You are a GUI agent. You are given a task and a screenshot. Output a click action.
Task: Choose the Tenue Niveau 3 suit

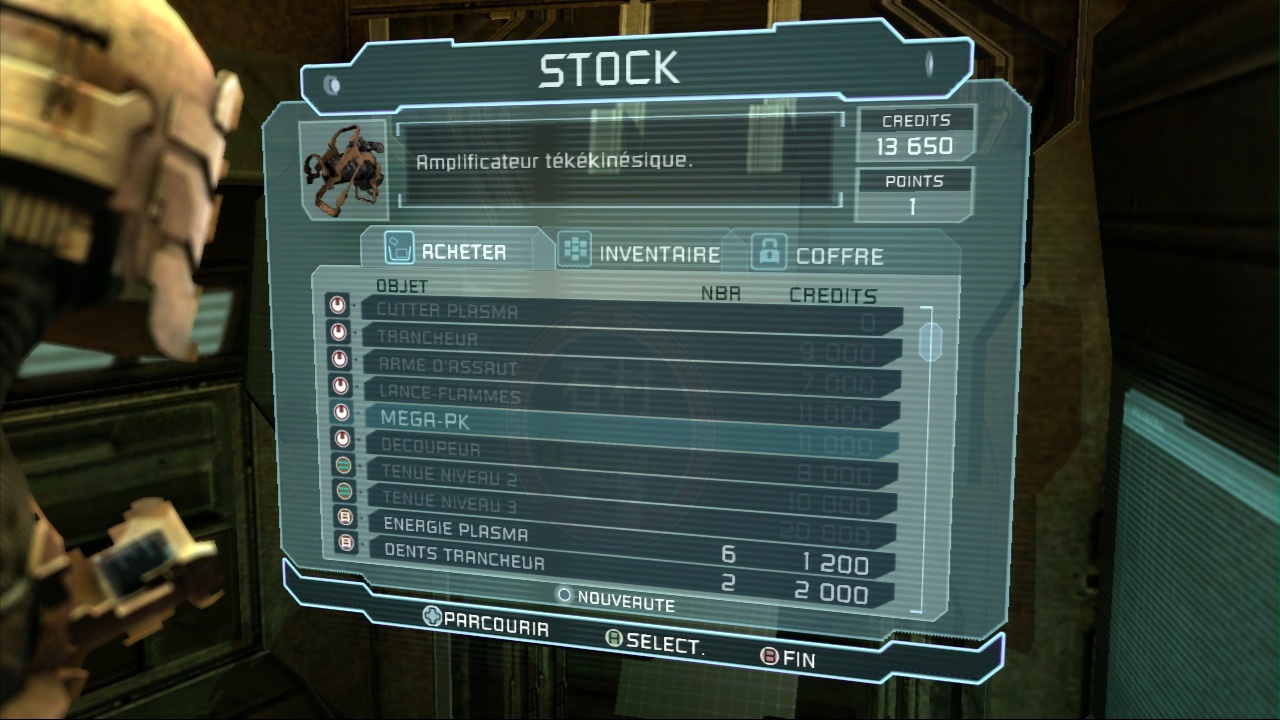[448, 499]
